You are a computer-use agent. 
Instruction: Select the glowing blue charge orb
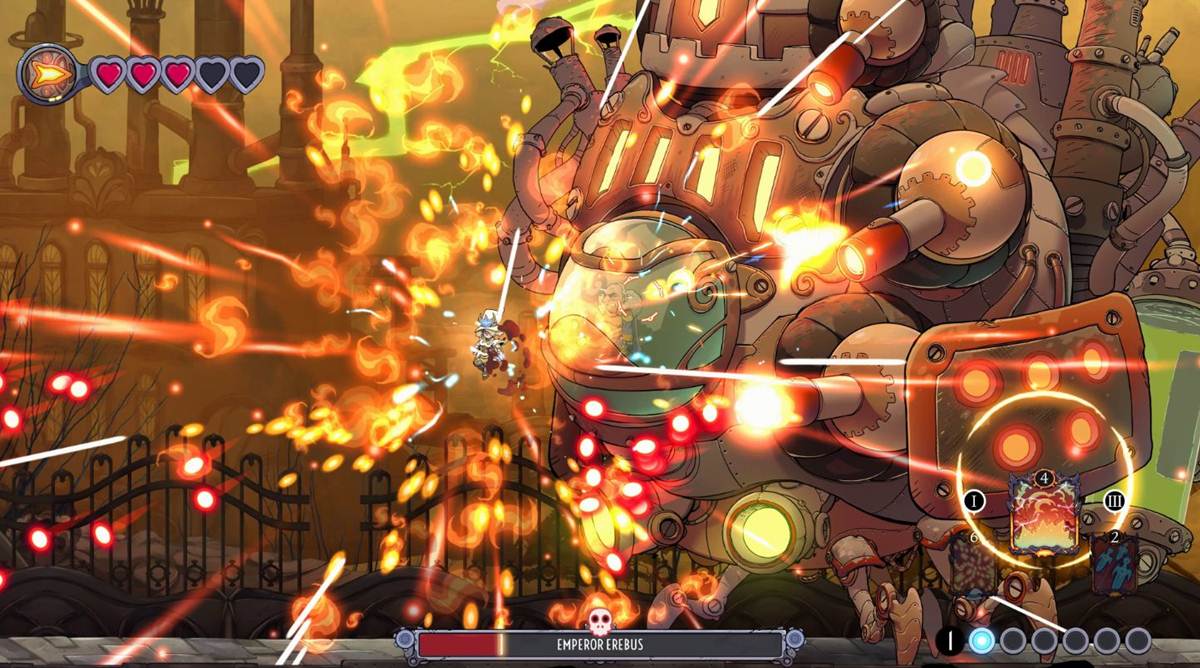point(982,640)
